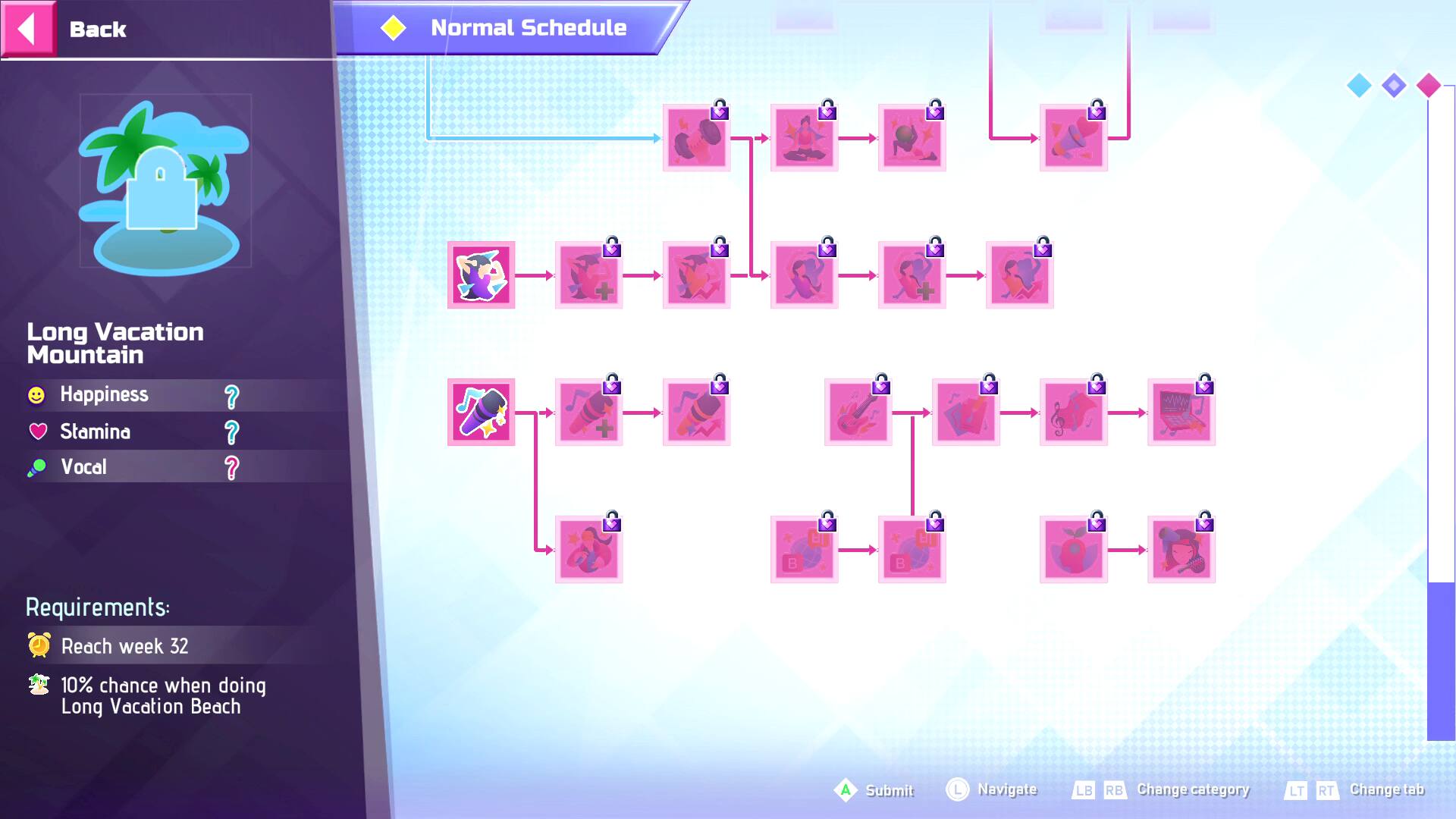Select the push-up exercise node

click(x=912, y=139)
